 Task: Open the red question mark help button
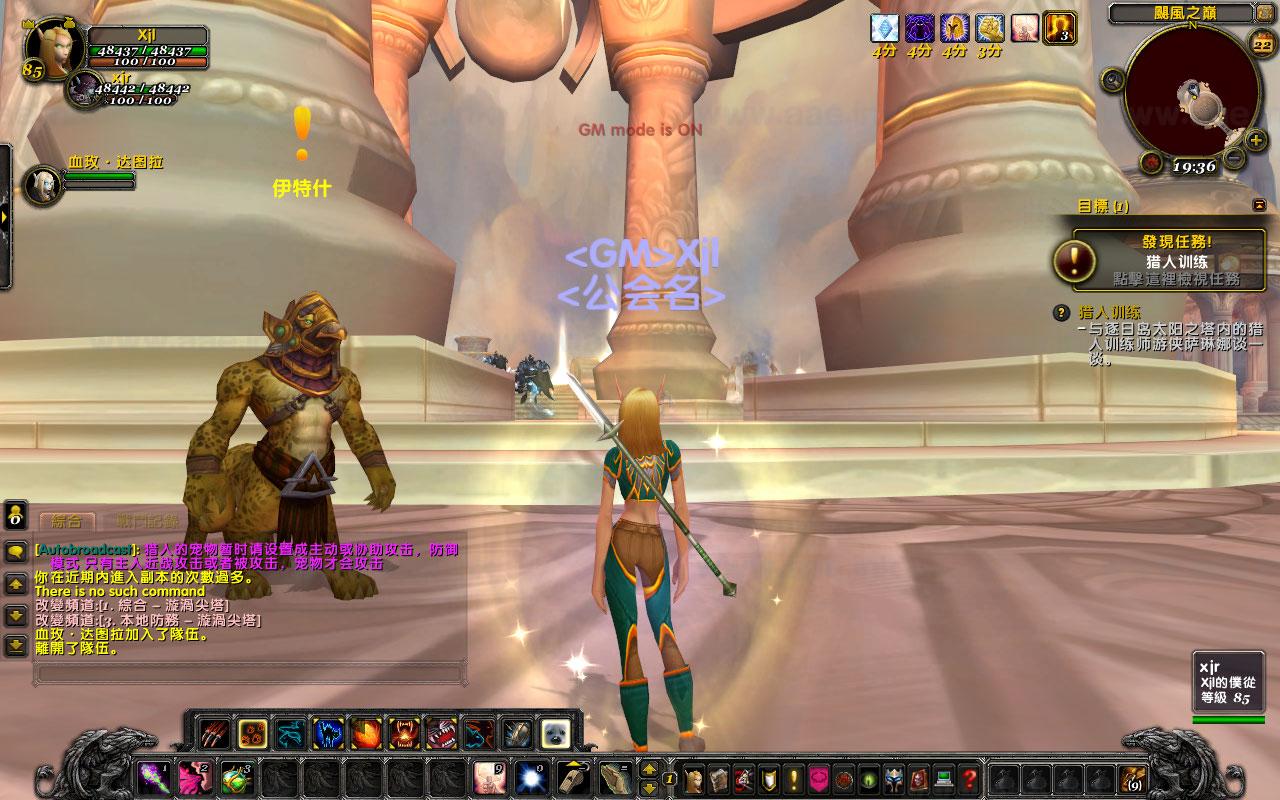point(969,777)
